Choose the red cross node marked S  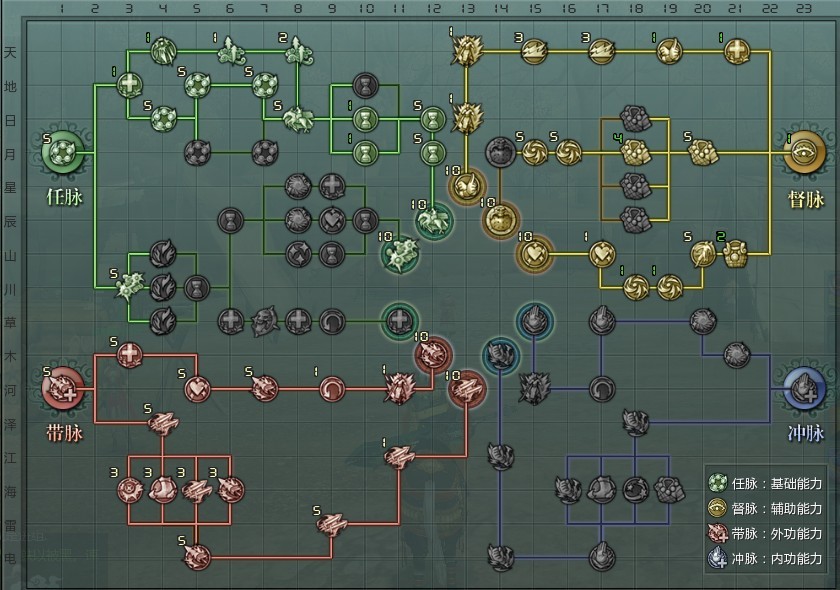click(x=130, y=354)
